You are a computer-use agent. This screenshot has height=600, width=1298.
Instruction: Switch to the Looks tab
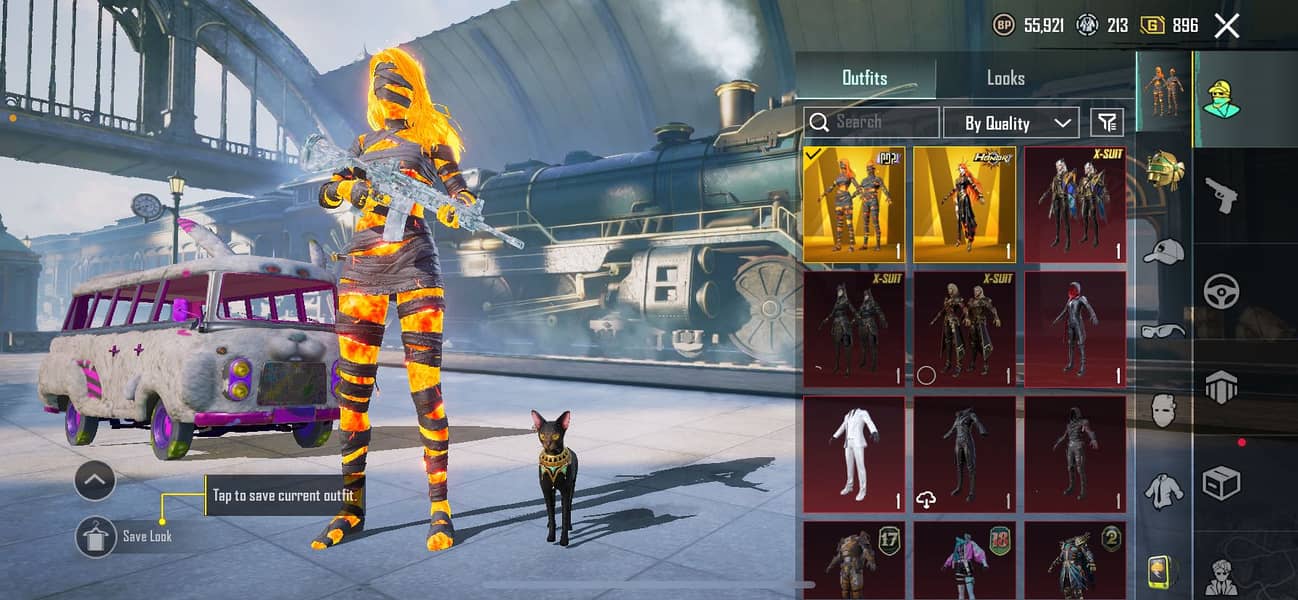1005,78
